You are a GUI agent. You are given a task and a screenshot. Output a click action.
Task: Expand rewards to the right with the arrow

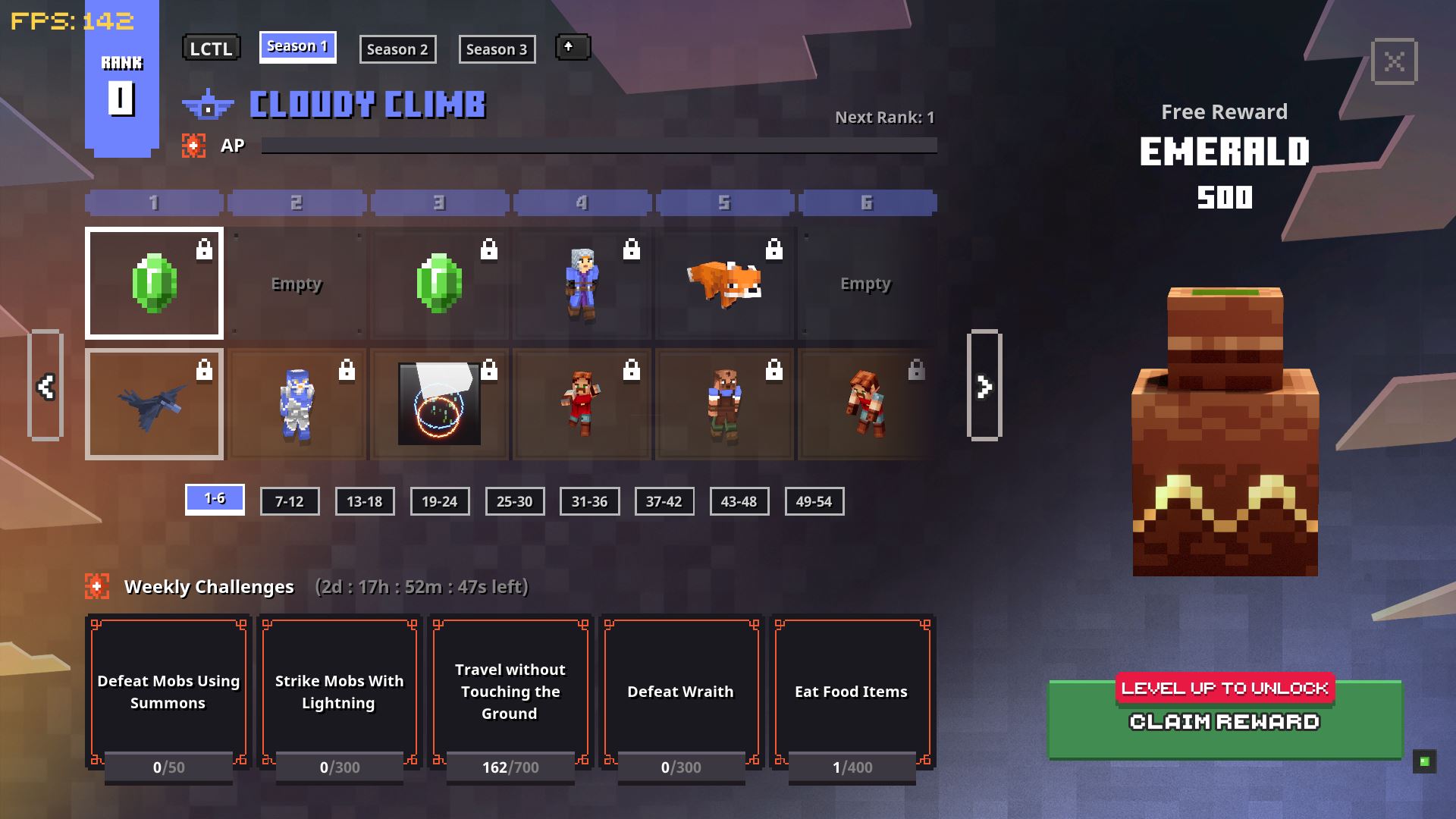[984, 386]
